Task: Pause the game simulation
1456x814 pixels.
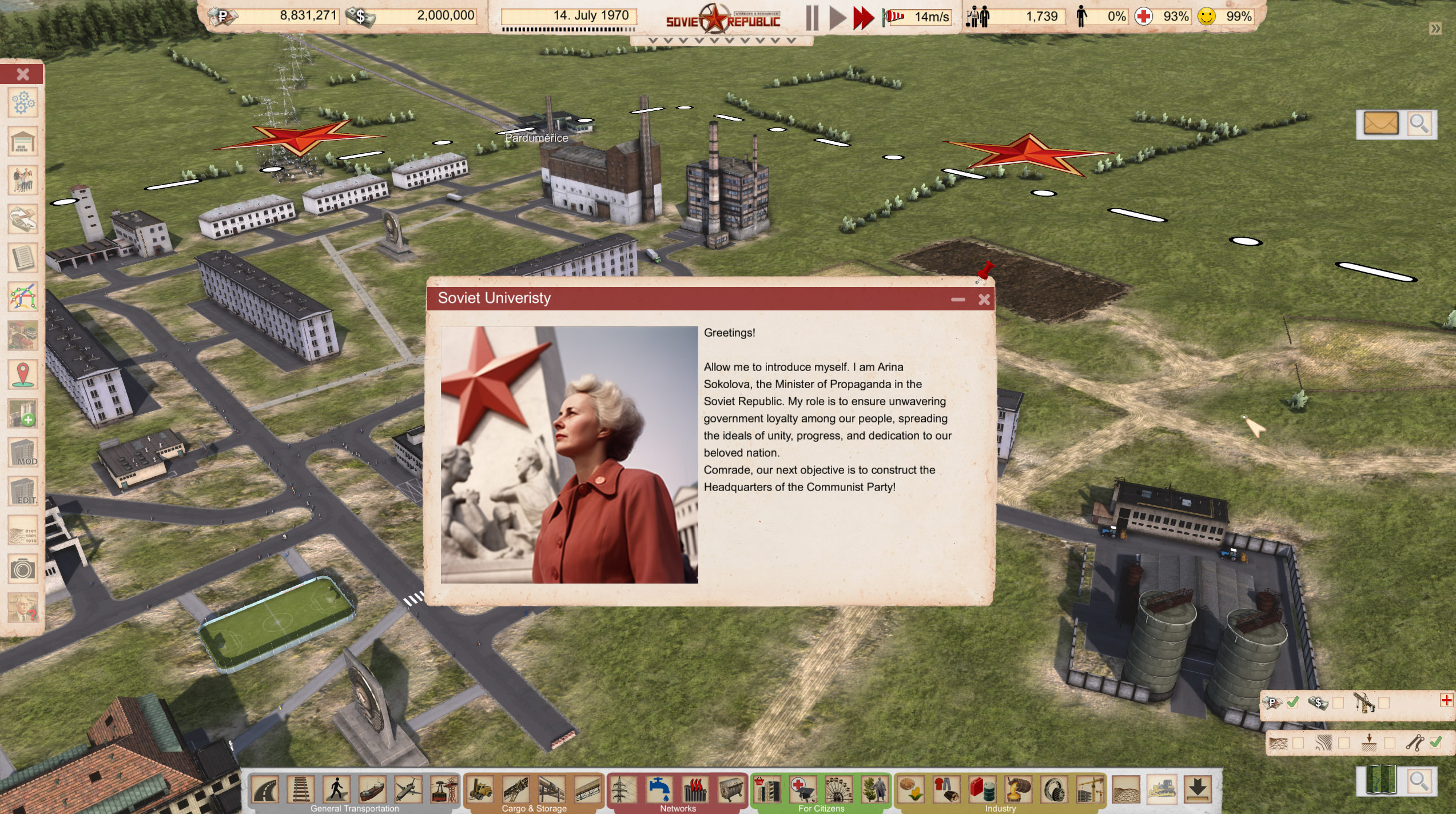Action: point(812,17)
